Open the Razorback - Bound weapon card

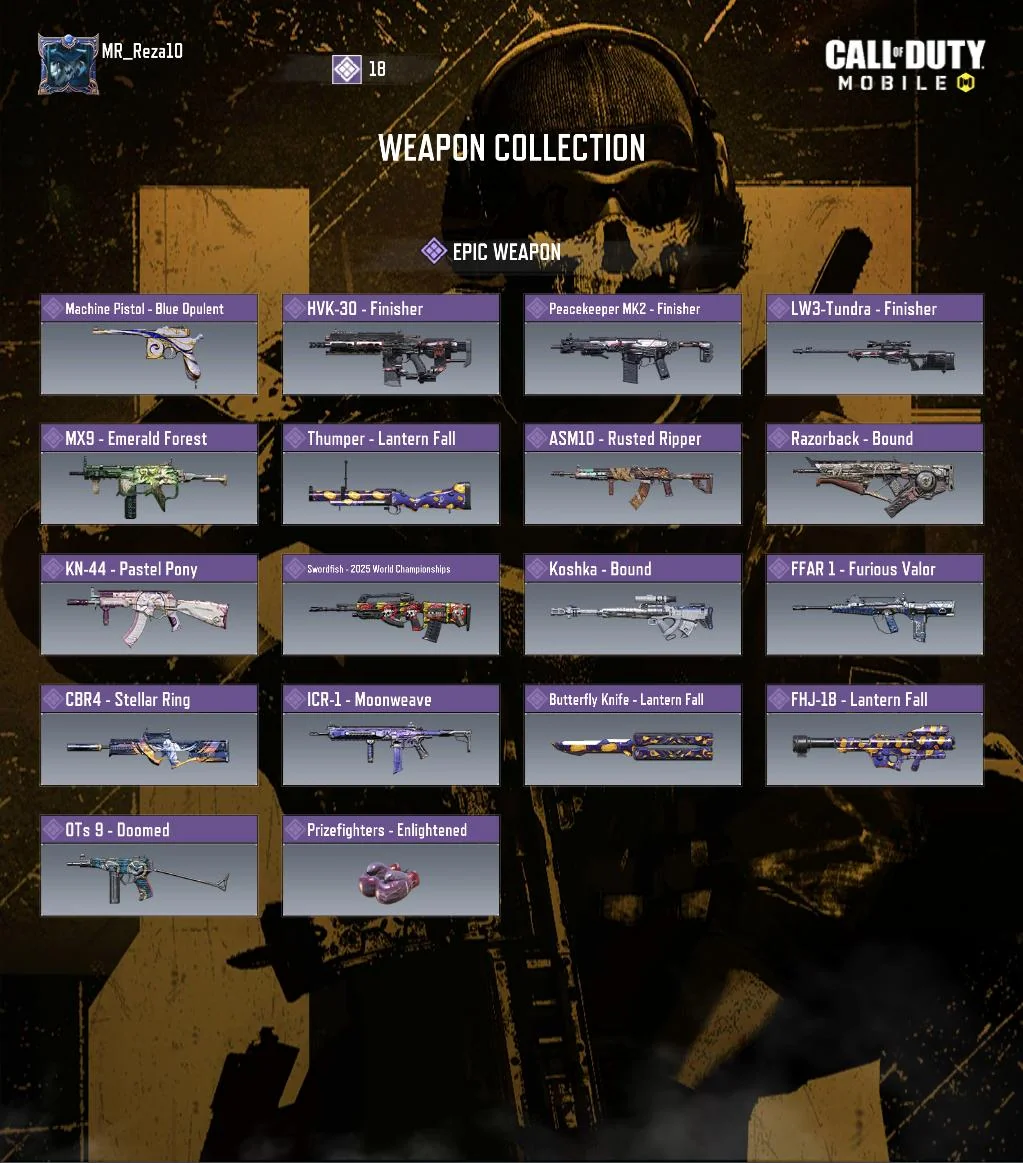(875, 475)
